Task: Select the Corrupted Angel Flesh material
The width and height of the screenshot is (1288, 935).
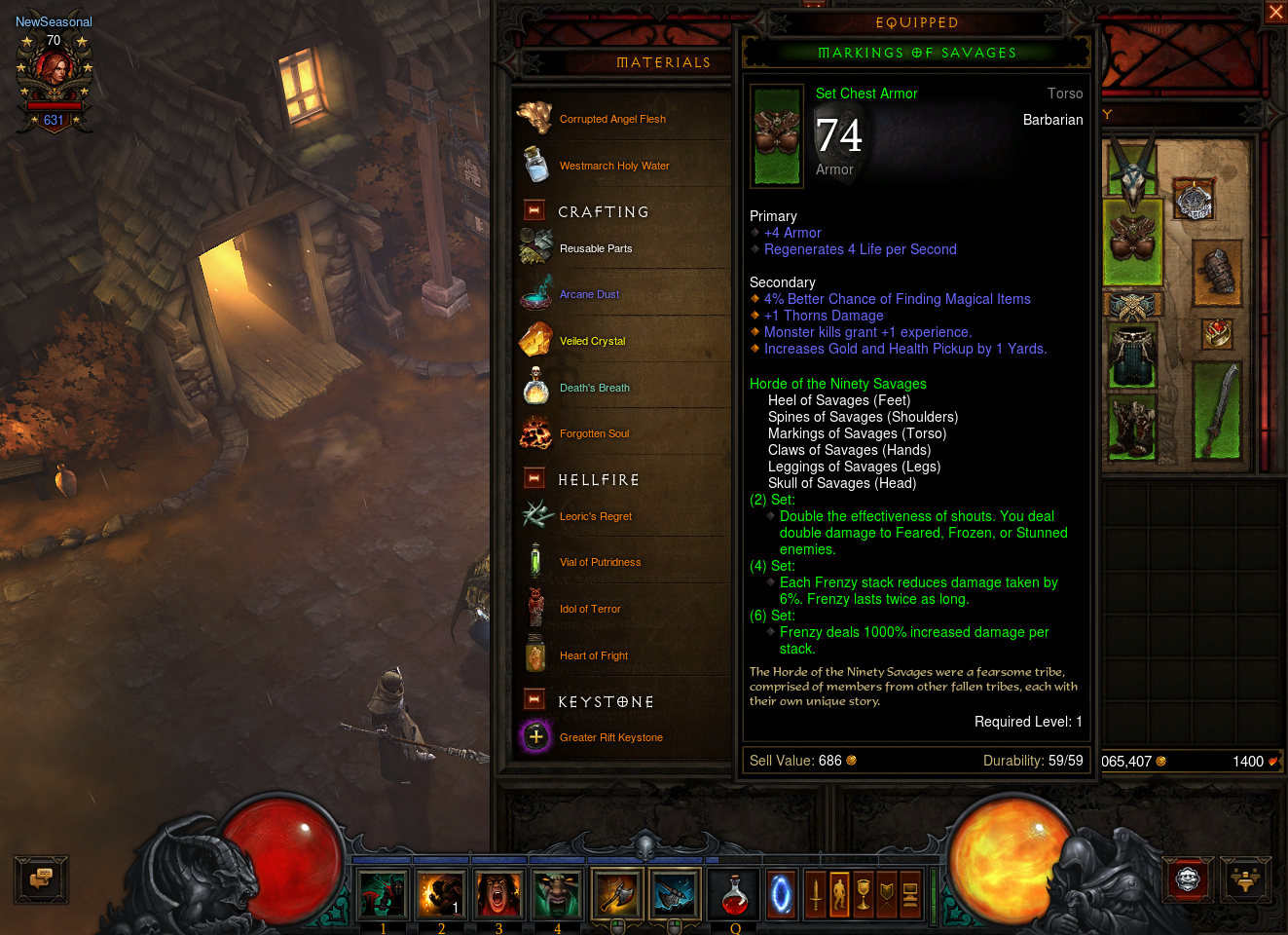Action: (612, 119)
